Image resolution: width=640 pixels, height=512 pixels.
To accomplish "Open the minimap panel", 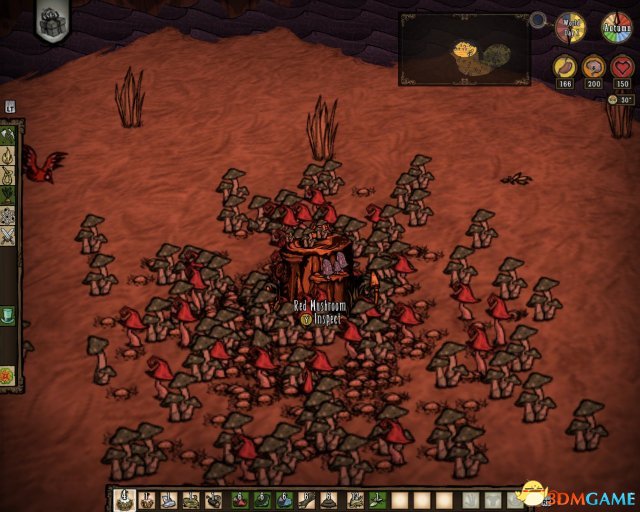I will tap(464, 48).
